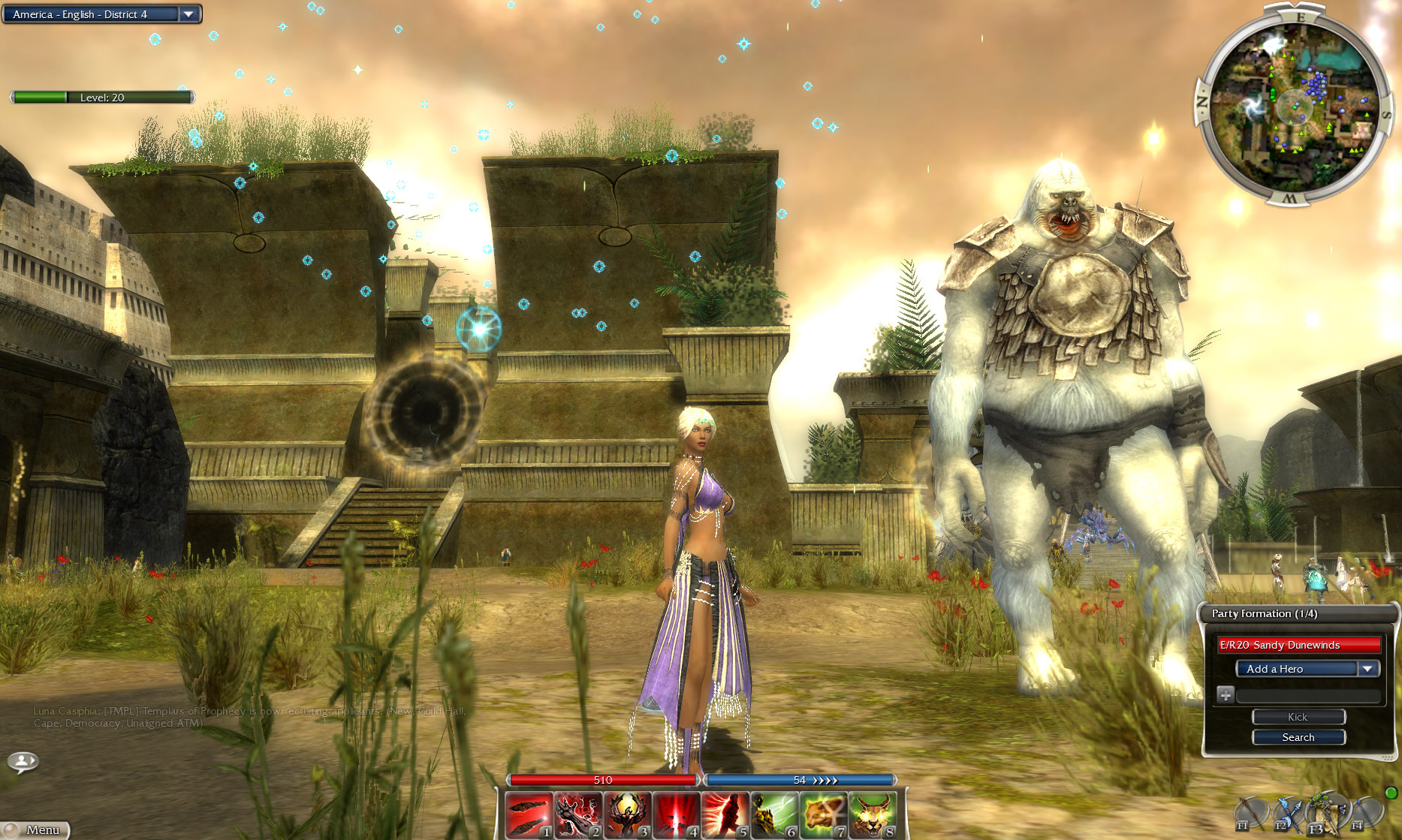Click the invite player name field
The width and height of the screenshot is (1402, 840).
click(x=1308, y=696)
